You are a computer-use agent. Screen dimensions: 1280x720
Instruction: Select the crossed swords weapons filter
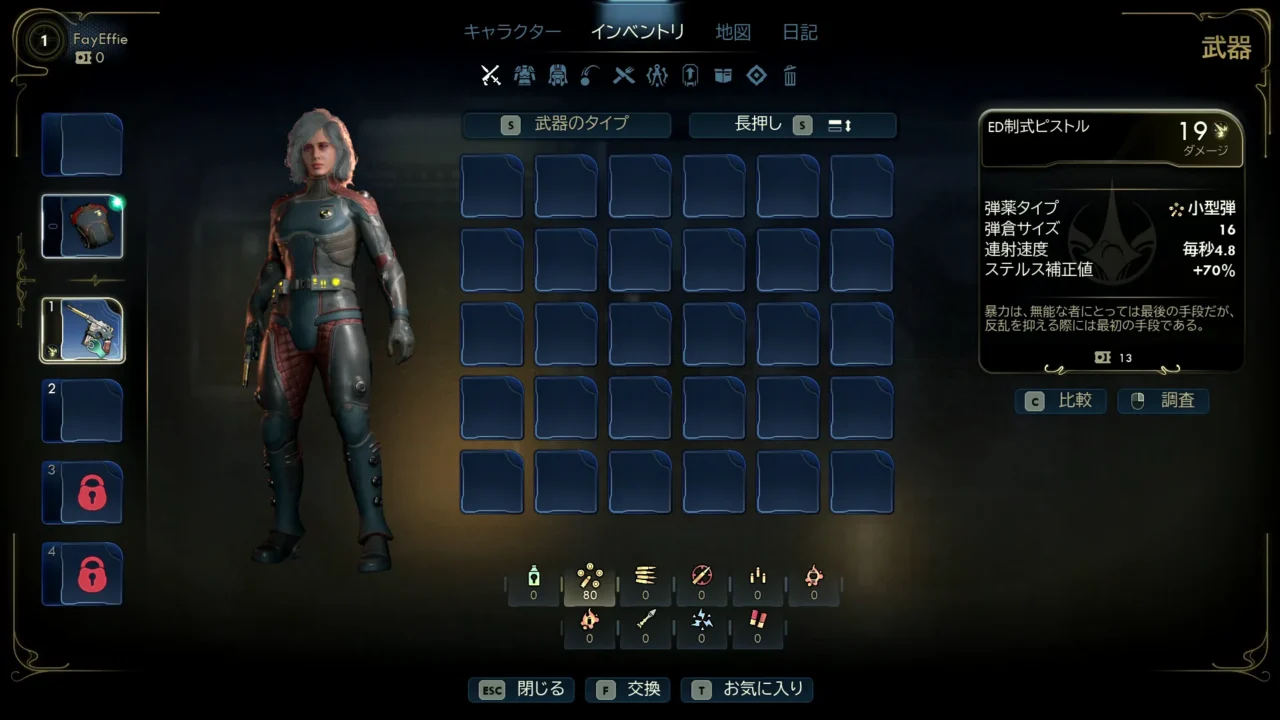[490, 75]
